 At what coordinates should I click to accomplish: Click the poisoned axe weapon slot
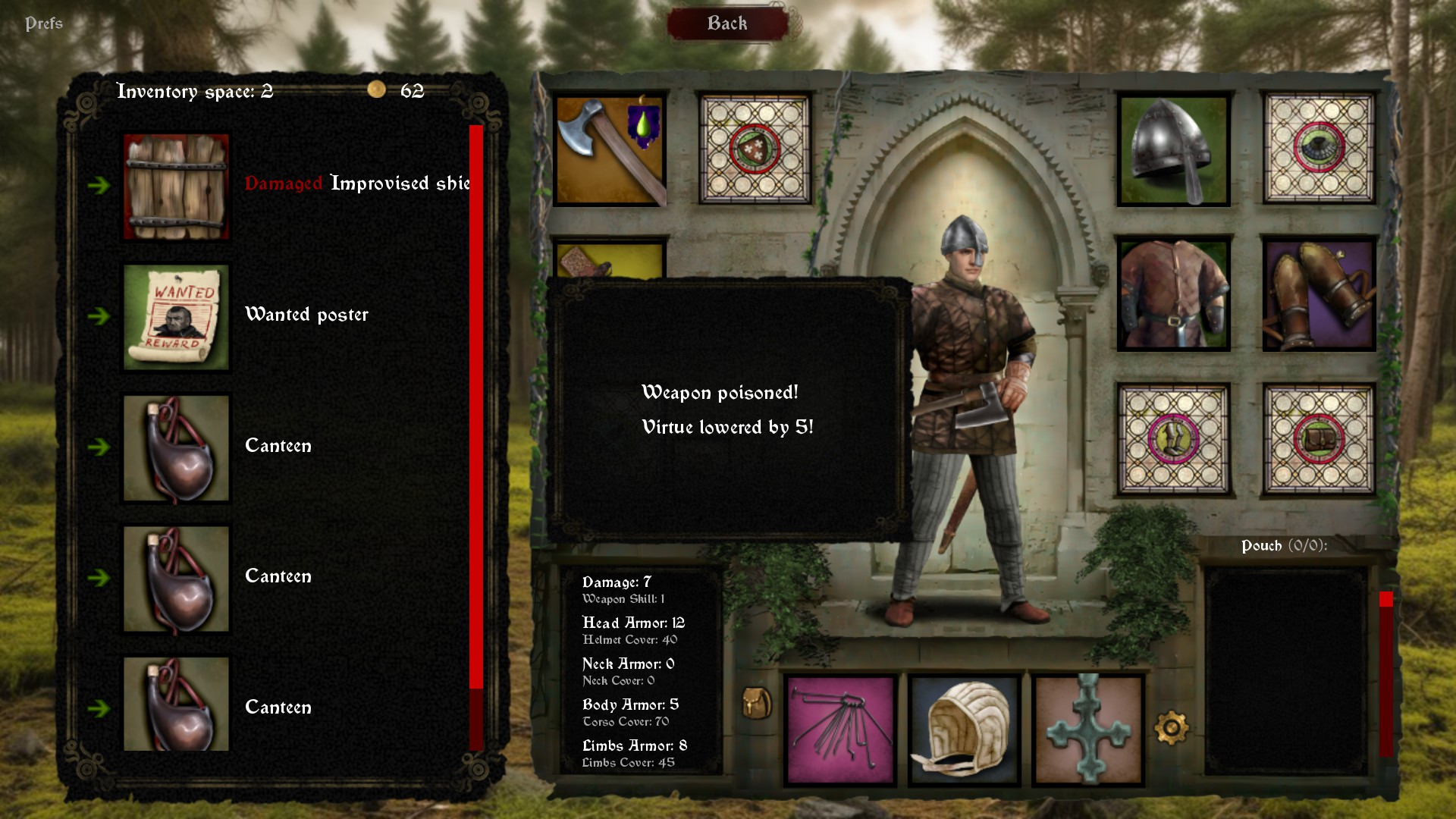tap(610, 149)
